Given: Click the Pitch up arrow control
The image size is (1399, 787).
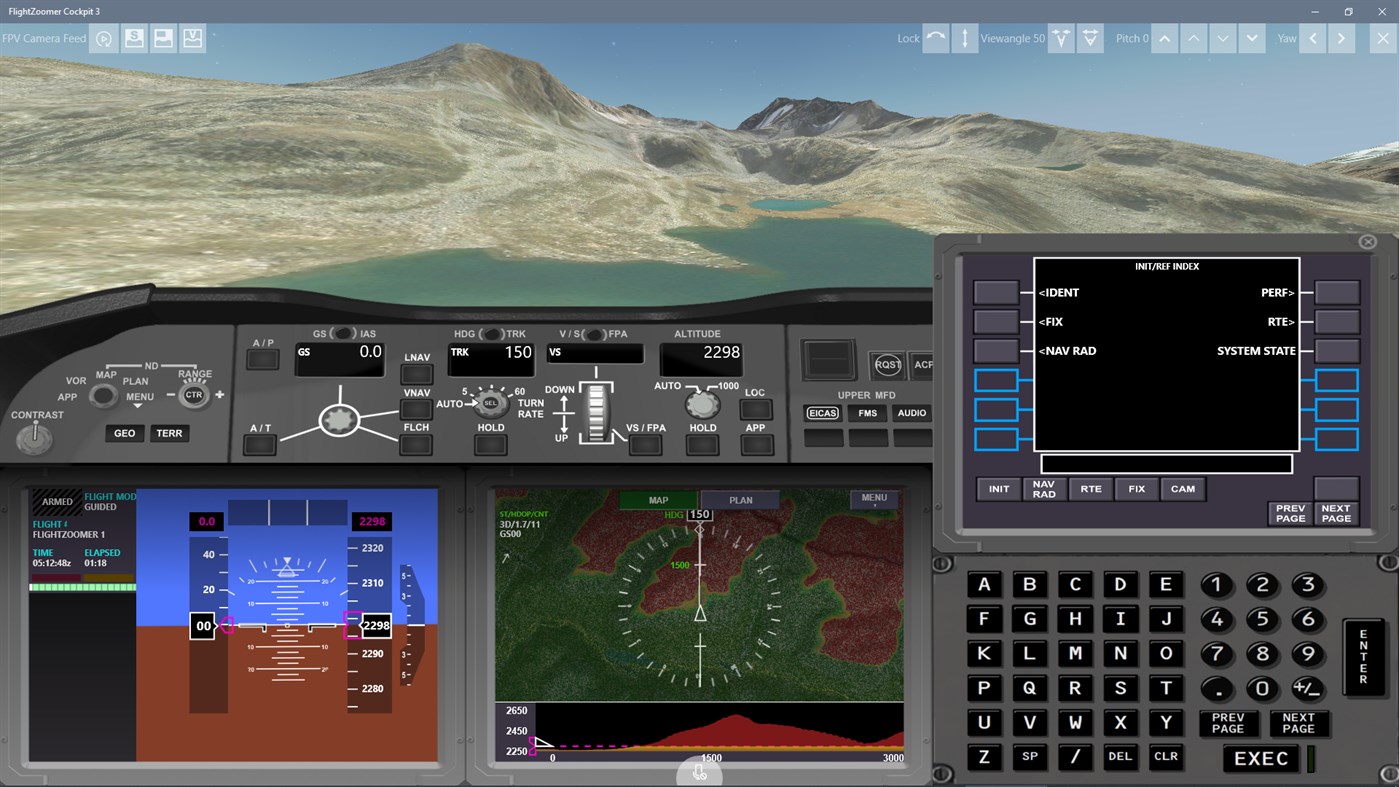Looking at the screenshot, I should (1164, 38).
